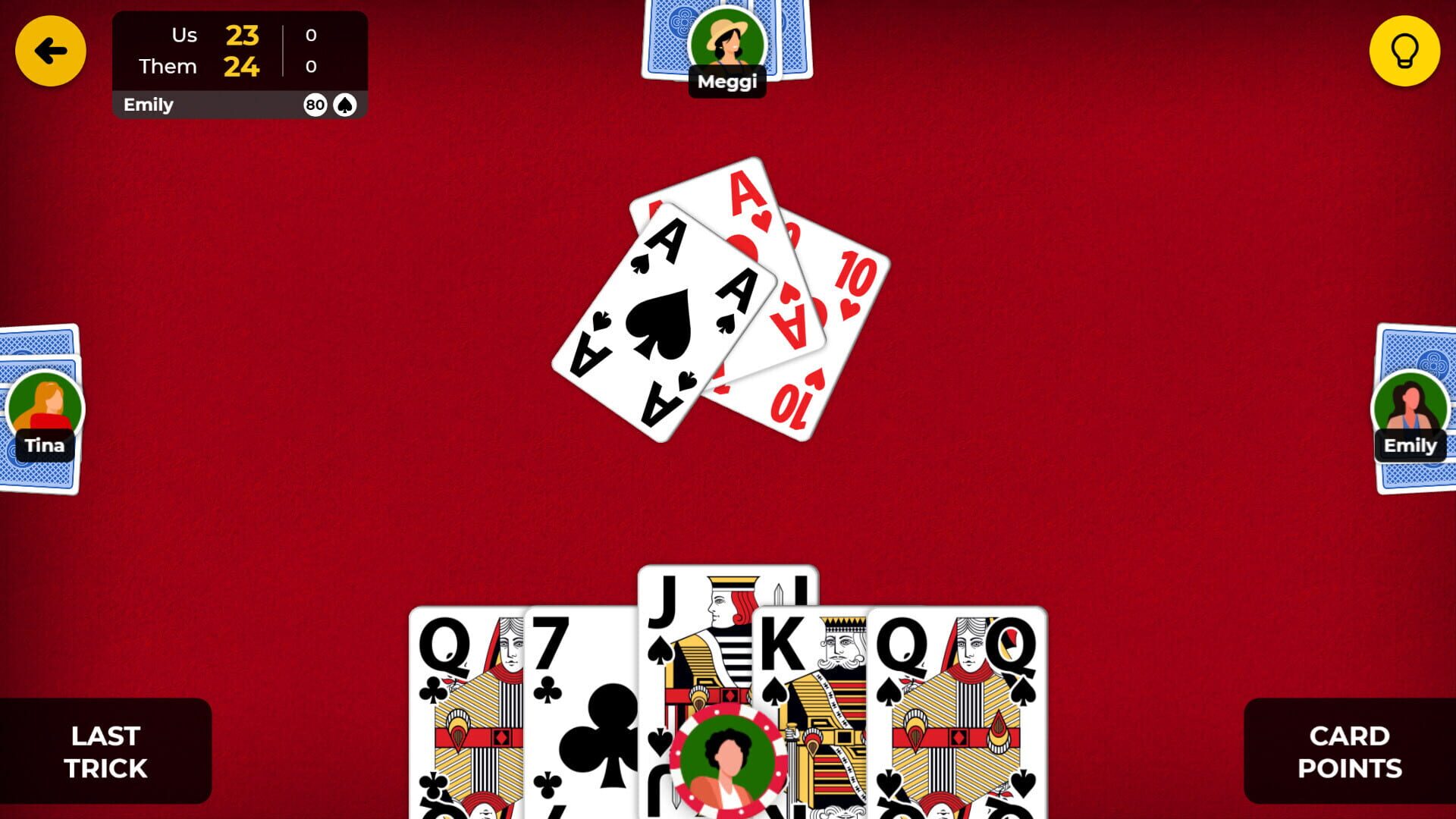Open the LAST TRICK panel

tap(106, 751)
